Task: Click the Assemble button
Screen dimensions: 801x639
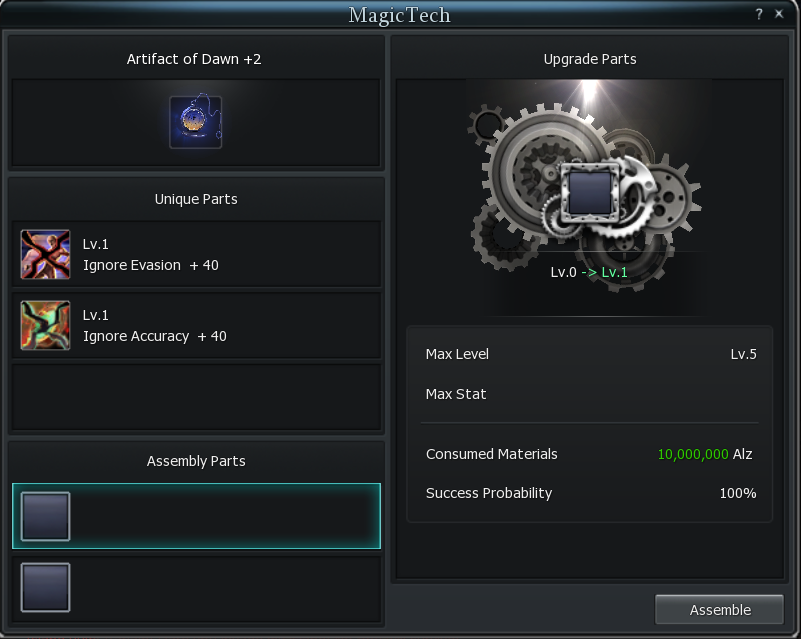Action: point(720,610)
